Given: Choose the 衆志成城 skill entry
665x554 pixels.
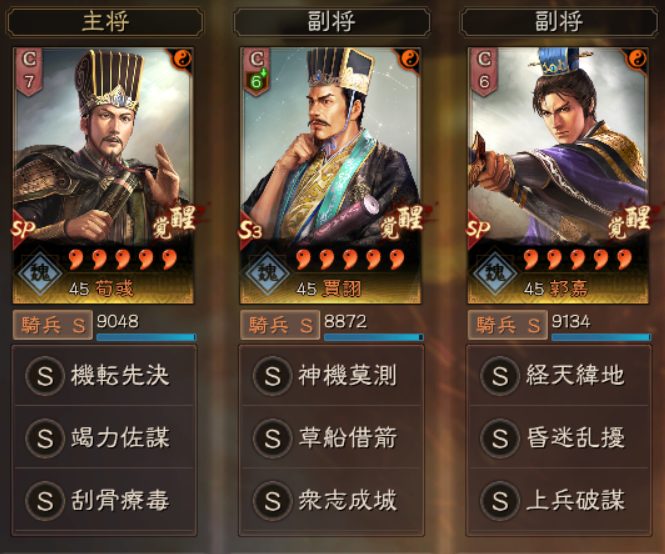Looking at the screenshot, I should pos(331,498).
